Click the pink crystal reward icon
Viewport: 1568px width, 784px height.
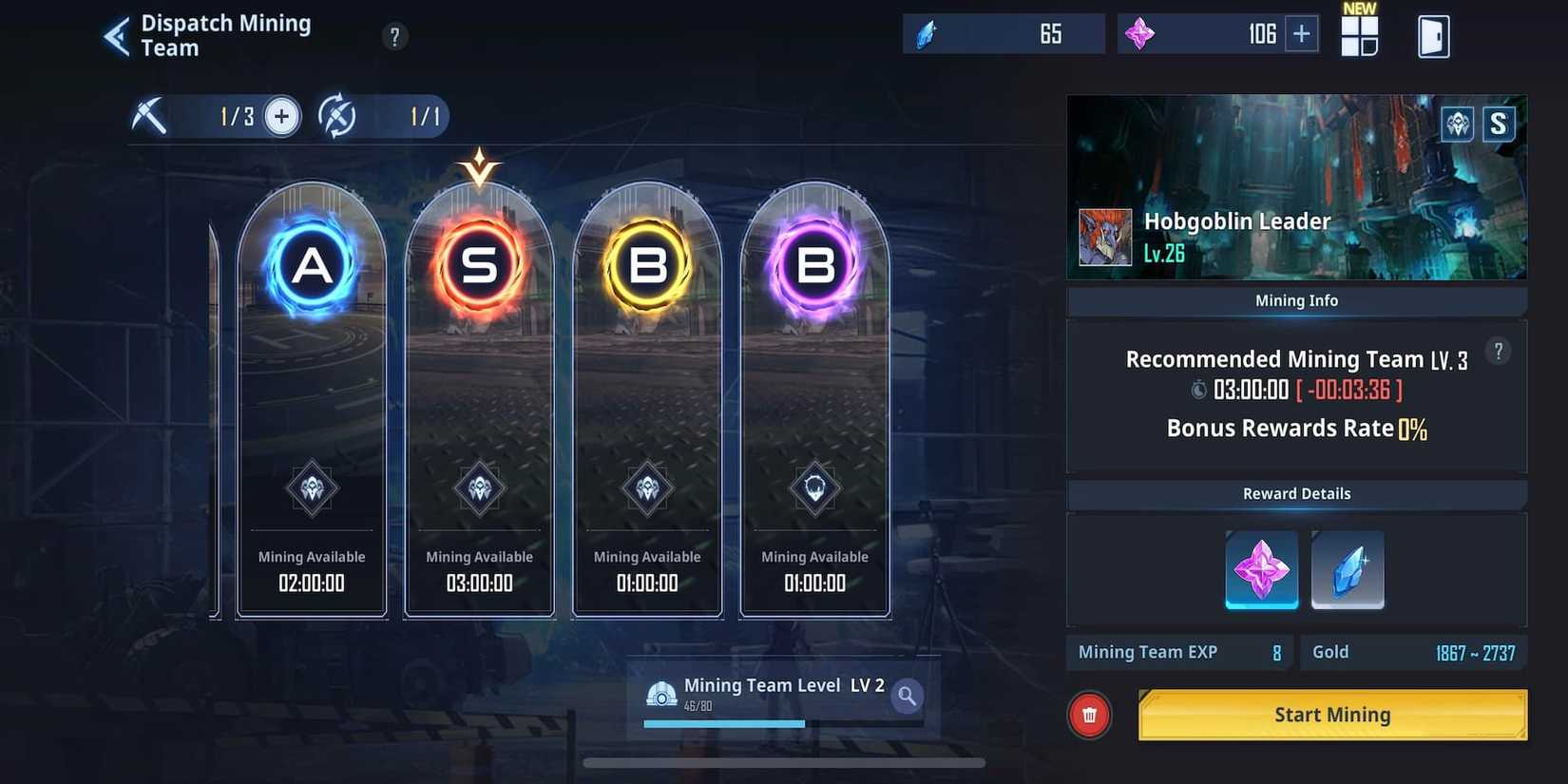click(x=1261, y=569)
